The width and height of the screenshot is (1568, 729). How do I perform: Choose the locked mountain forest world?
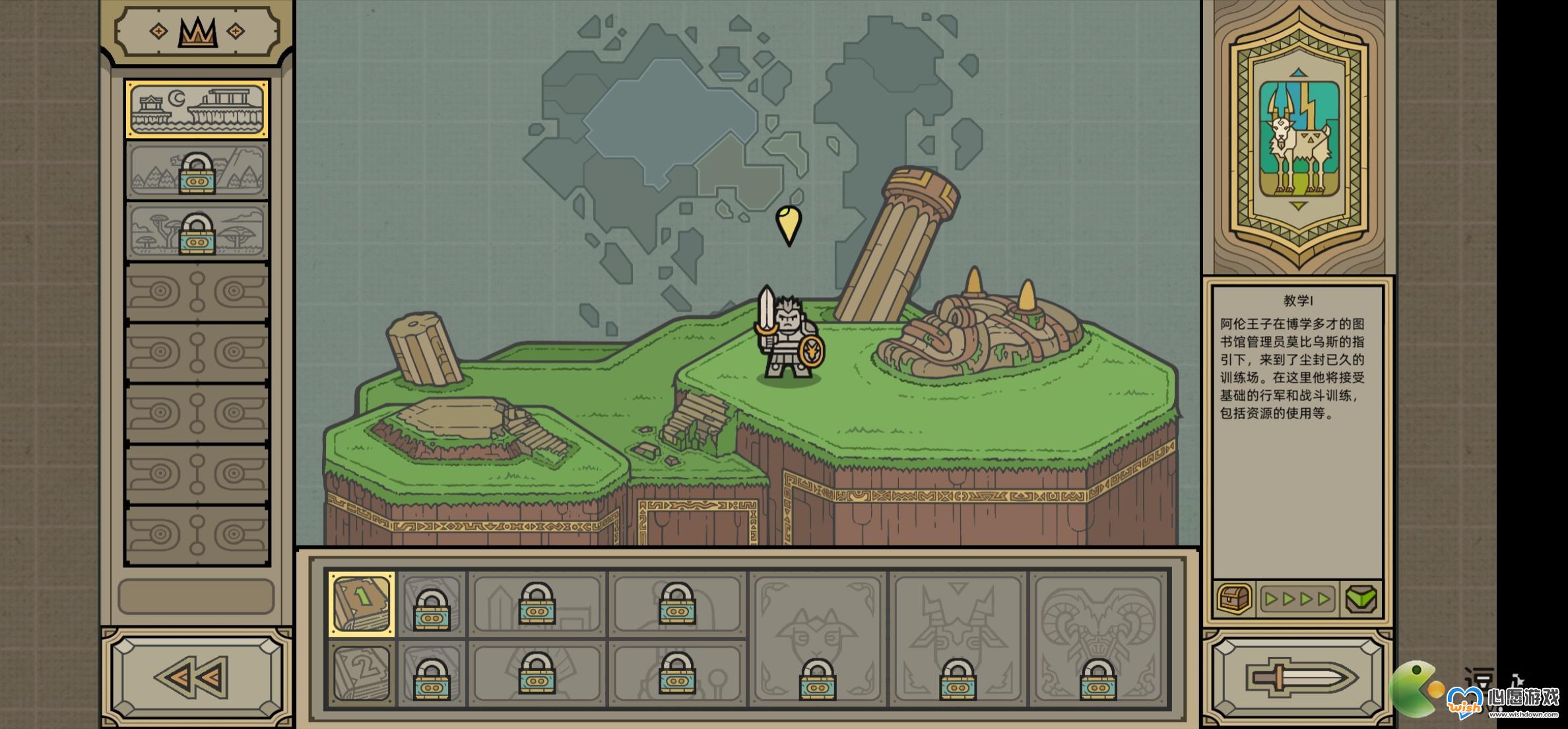pyautogui.click(x=197, y=170)
